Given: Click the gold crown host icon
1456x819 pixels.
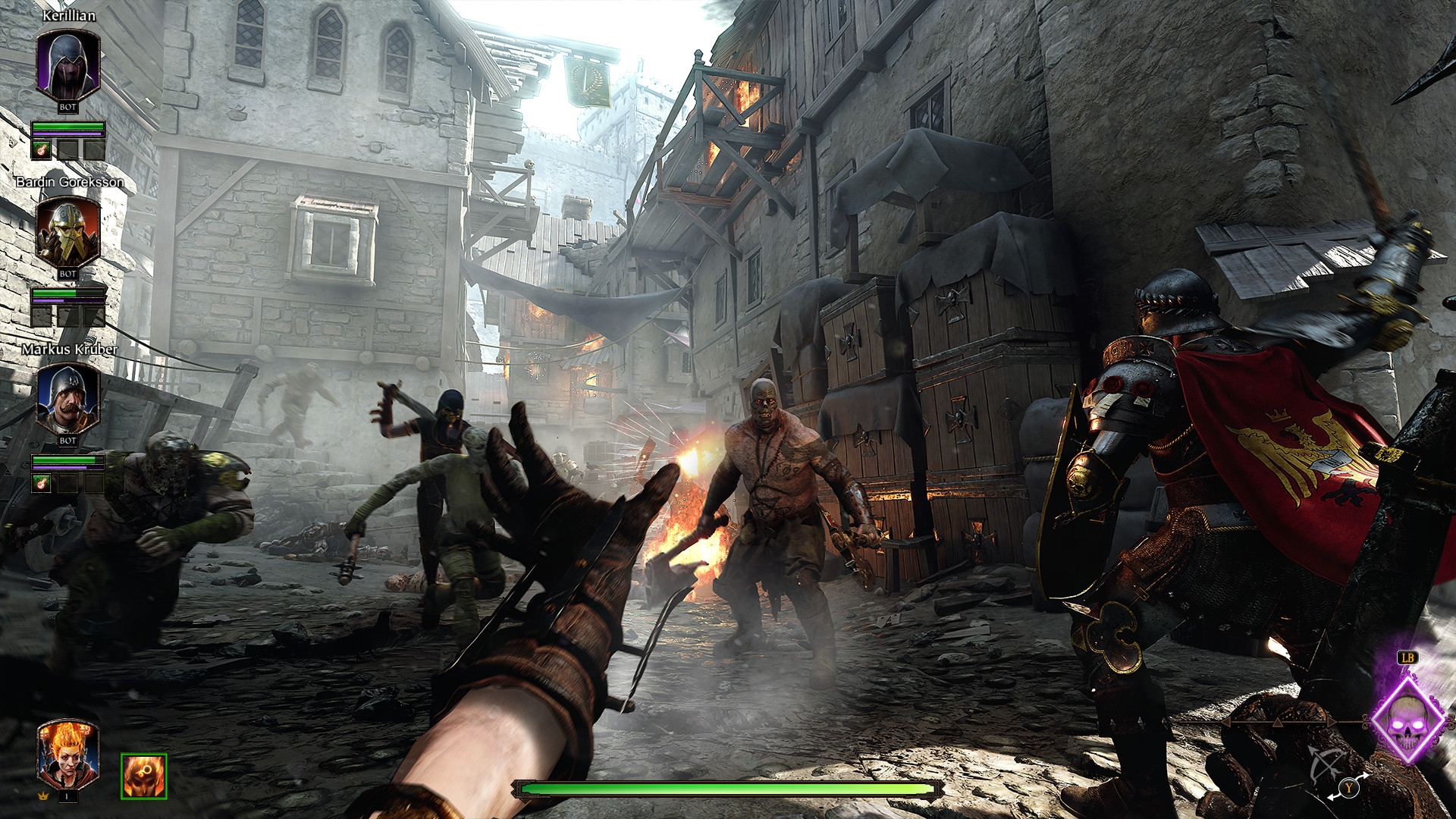Looking at the screenshot, I should coord(42,796).
